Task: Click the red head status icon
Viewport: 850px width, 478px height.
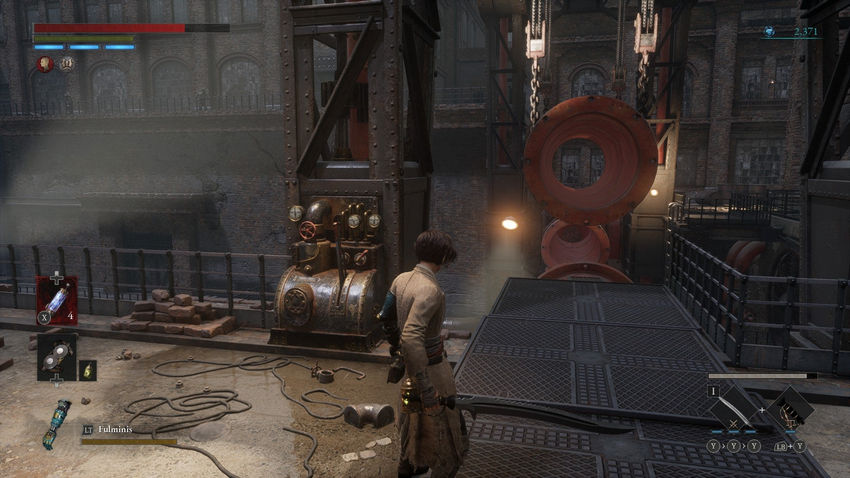Action: 45,64
